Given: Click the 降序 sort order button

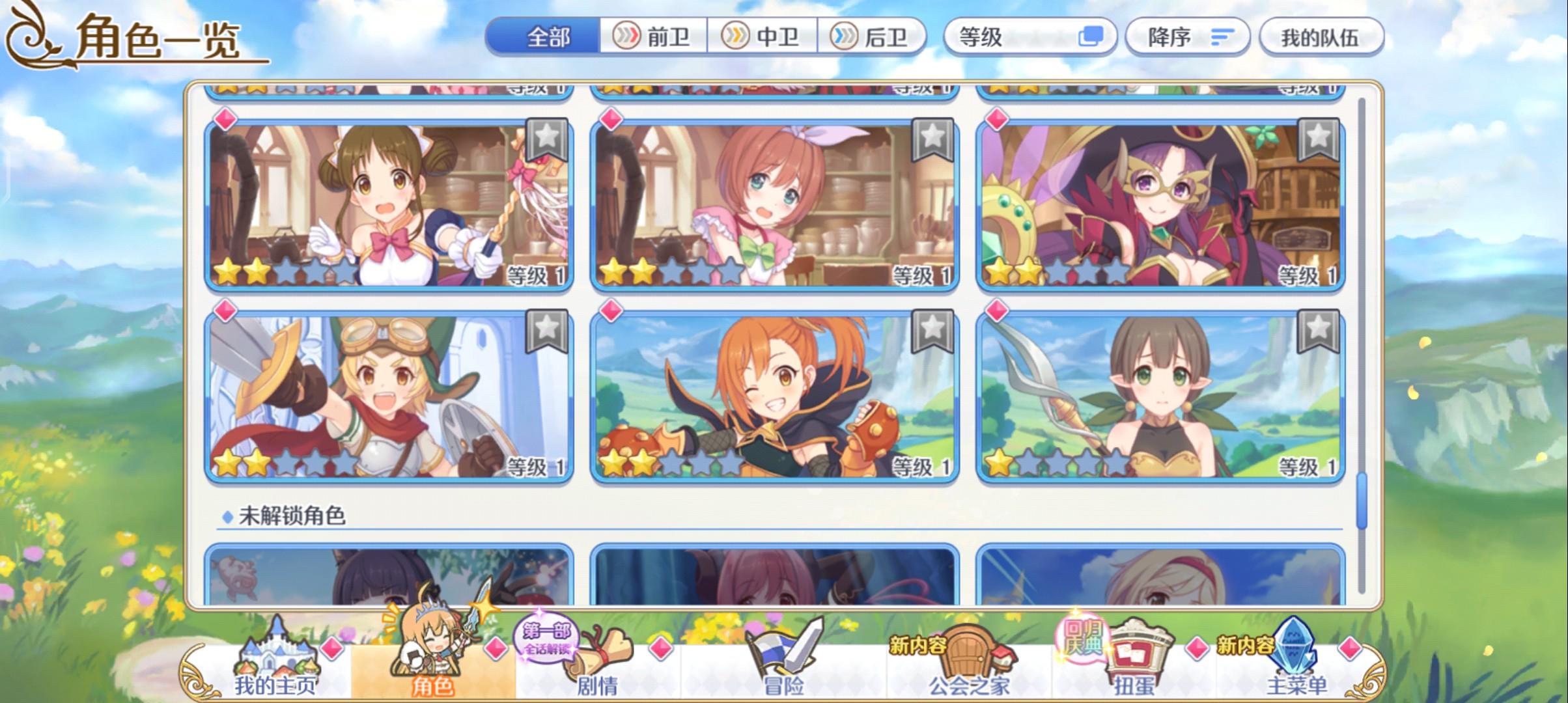Looking at the screenshot, I should (1185, 37).
